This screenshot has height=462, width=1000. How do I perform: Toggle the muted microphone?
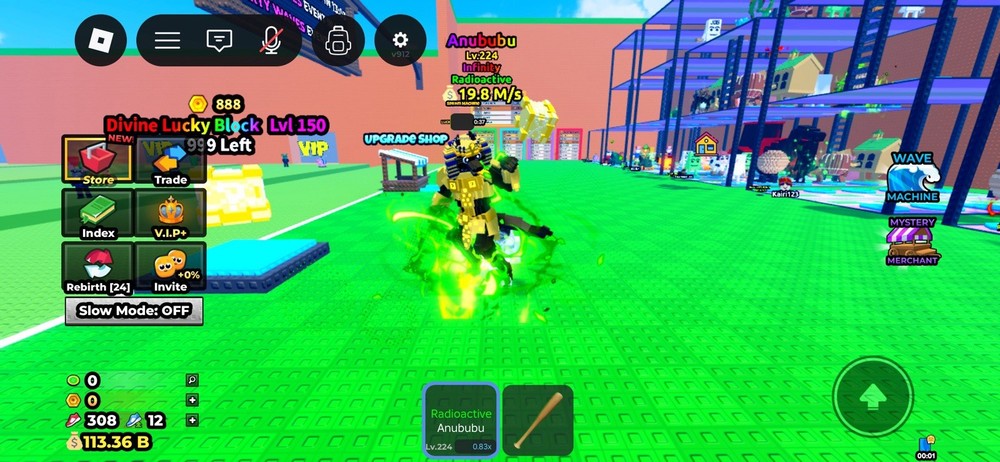(270, 41)
